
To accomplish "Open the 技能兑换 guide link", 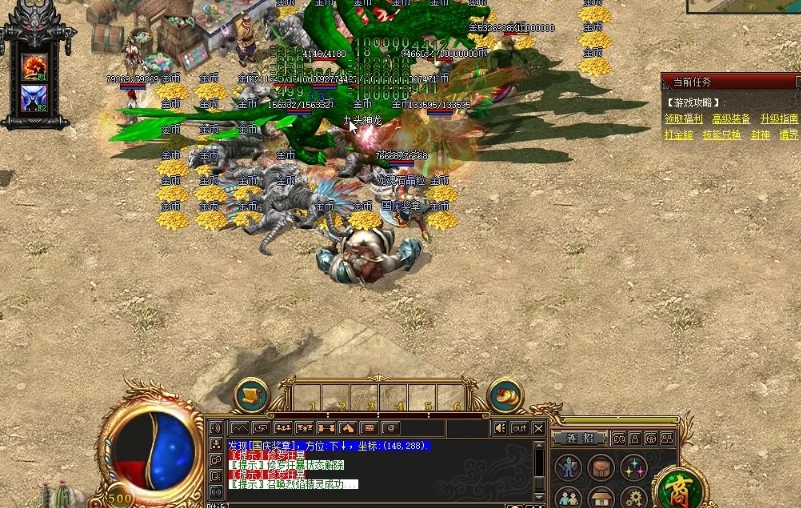I will pos(721,135).
